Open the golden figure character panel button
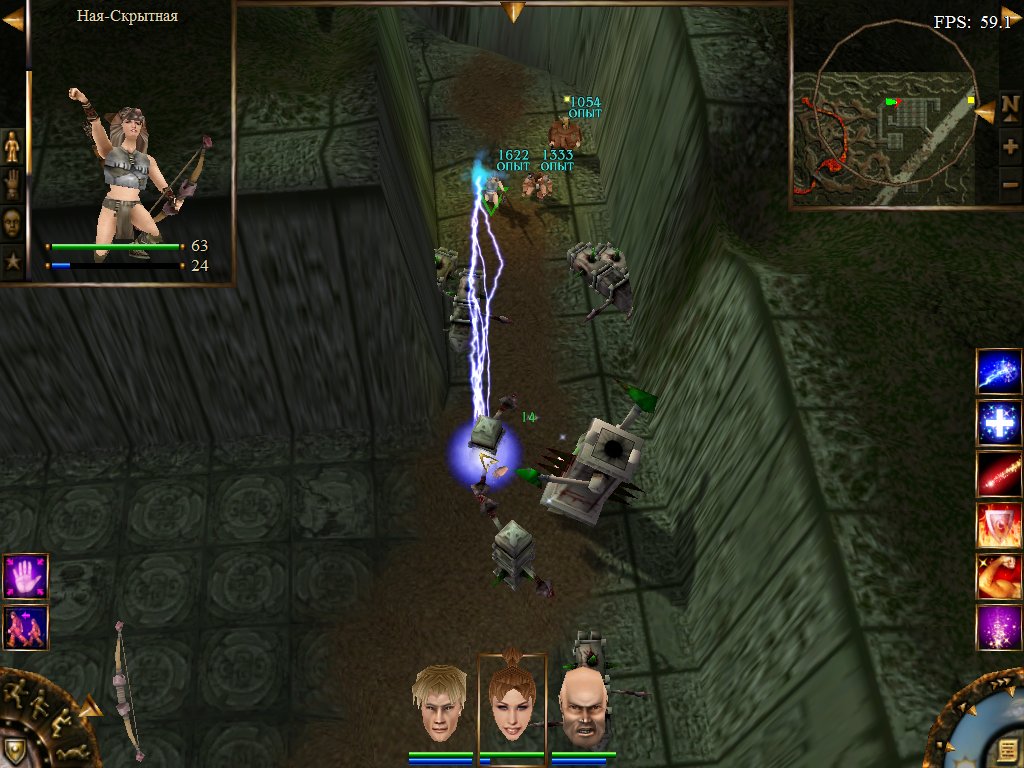Image resolution: width=1024 pixels, height=768 pixels. point(12,147)
